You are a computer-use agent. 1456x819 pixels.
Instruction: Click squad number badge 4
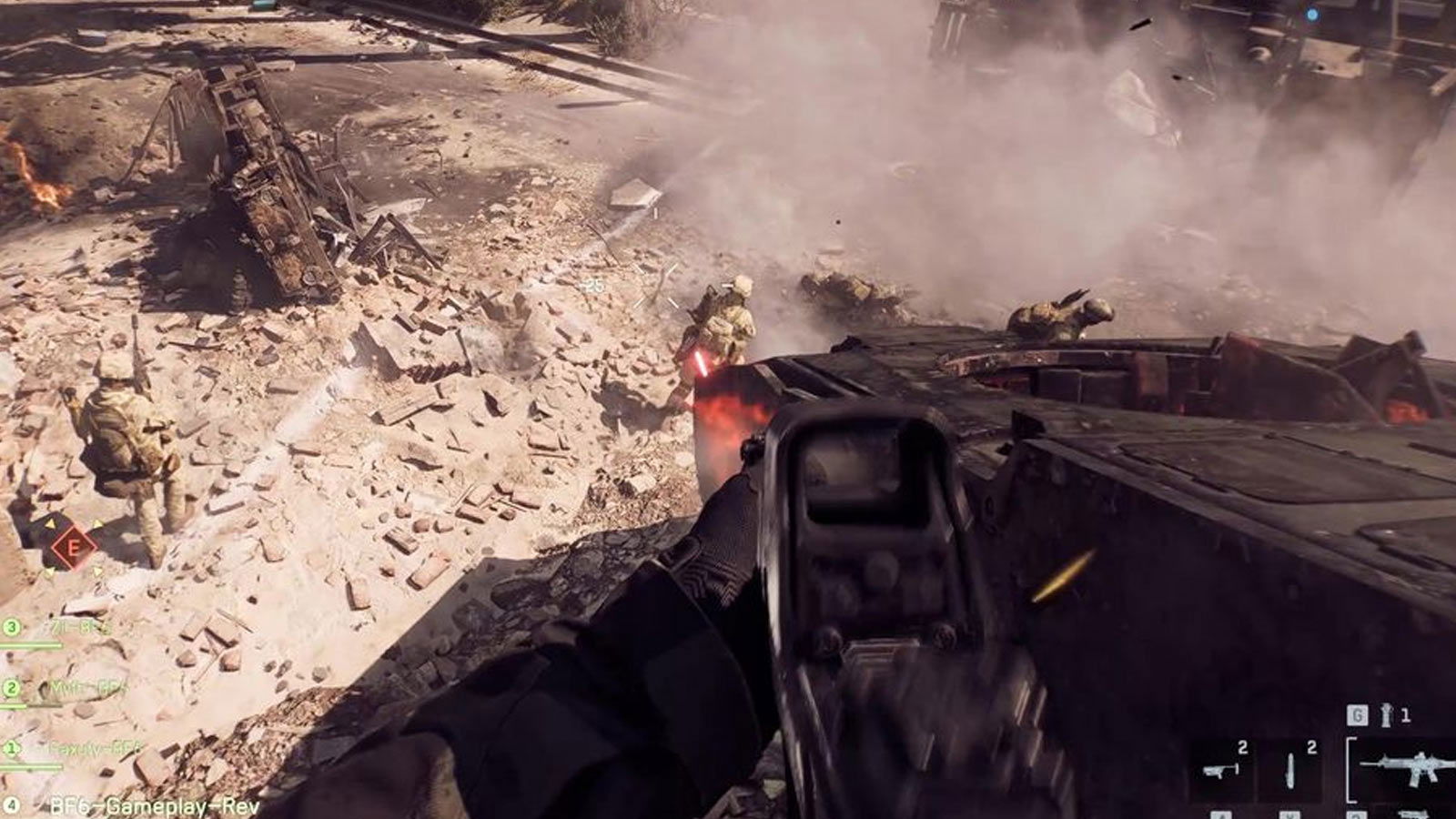[x=11, y=805]
